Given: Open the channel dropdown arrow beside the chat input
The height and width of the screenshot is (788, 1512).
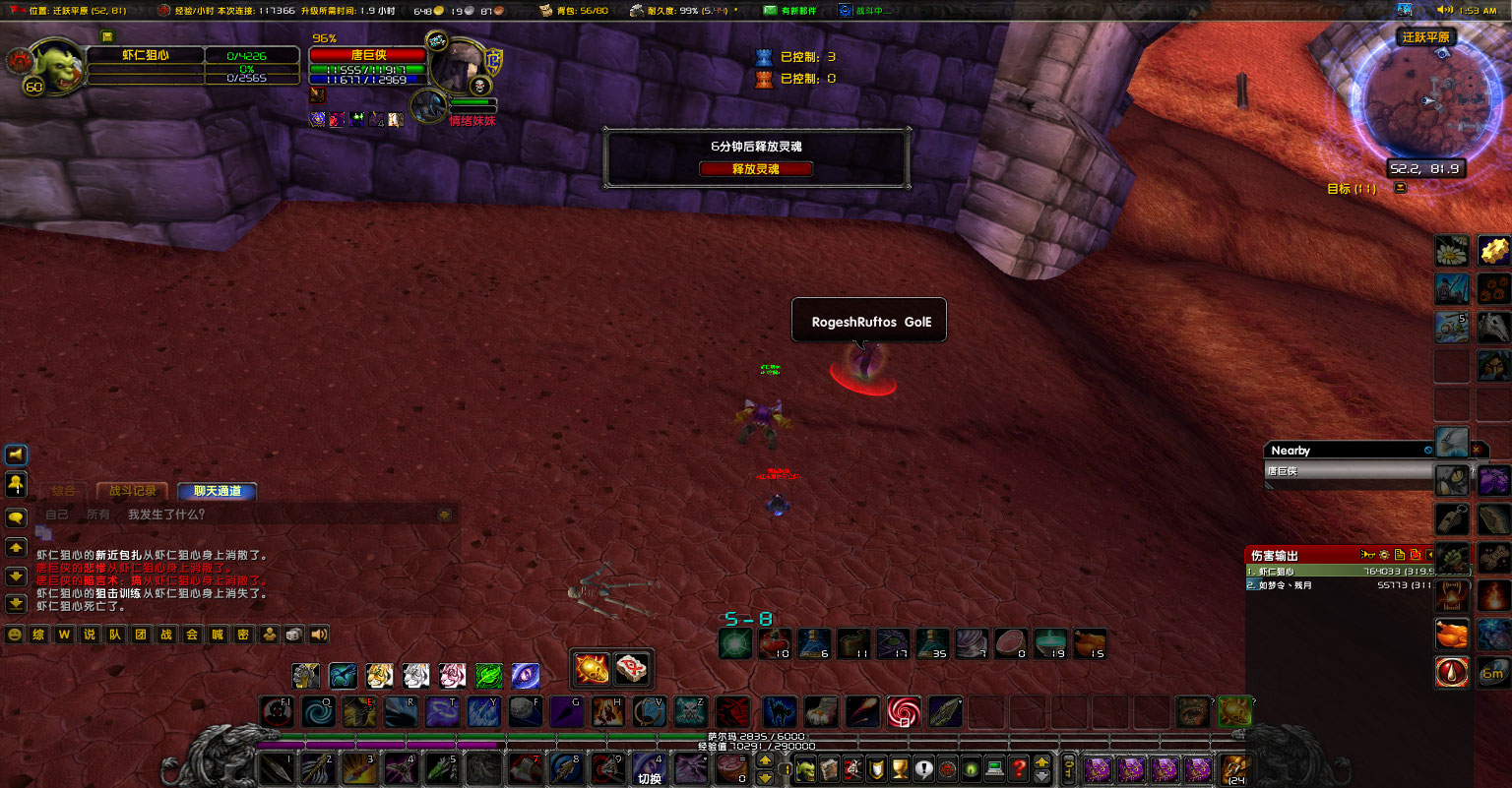Looking at the screenshot, I should (x=444, y=515).
